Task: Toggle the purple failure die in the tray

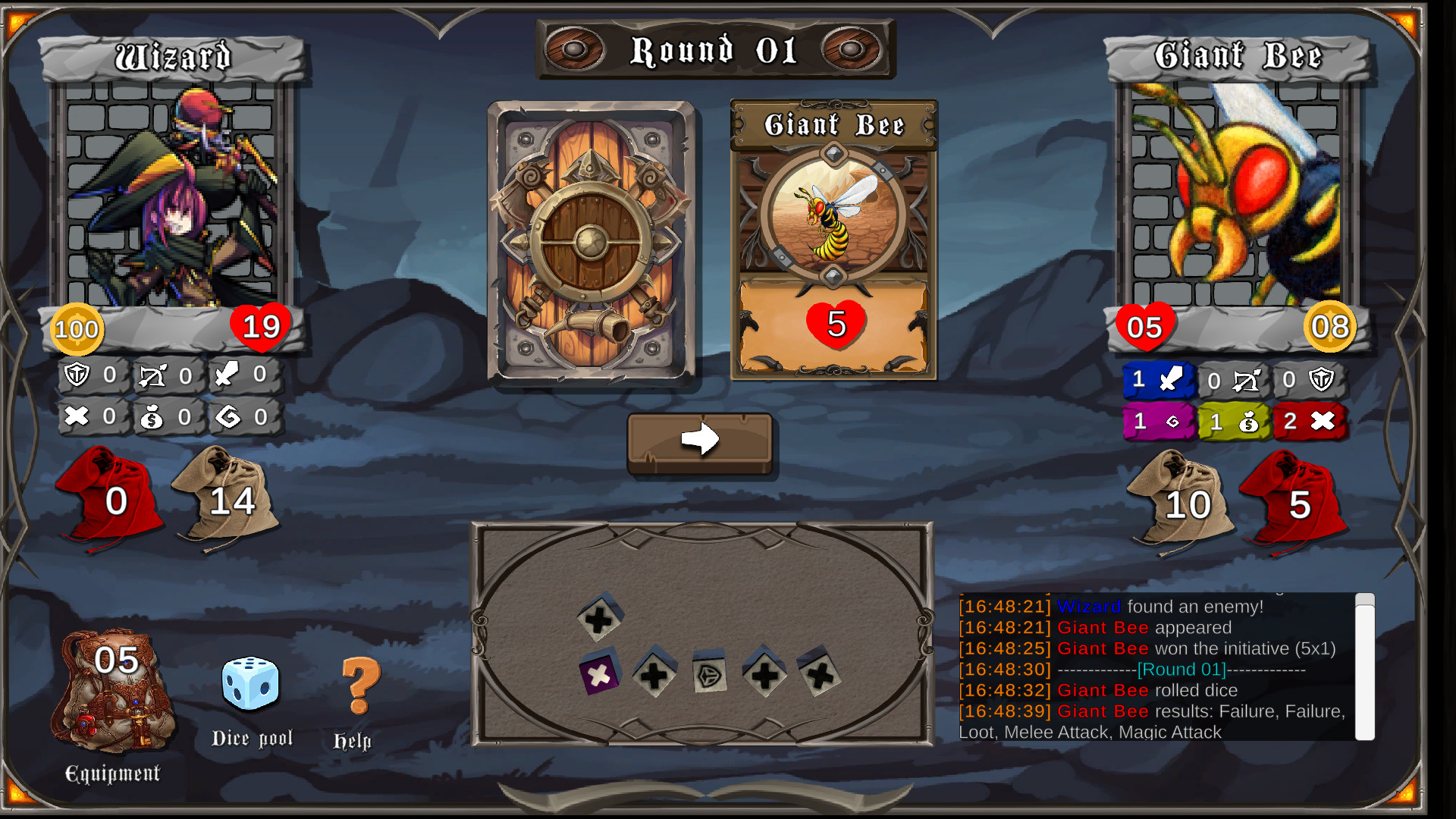Action: 598,673
